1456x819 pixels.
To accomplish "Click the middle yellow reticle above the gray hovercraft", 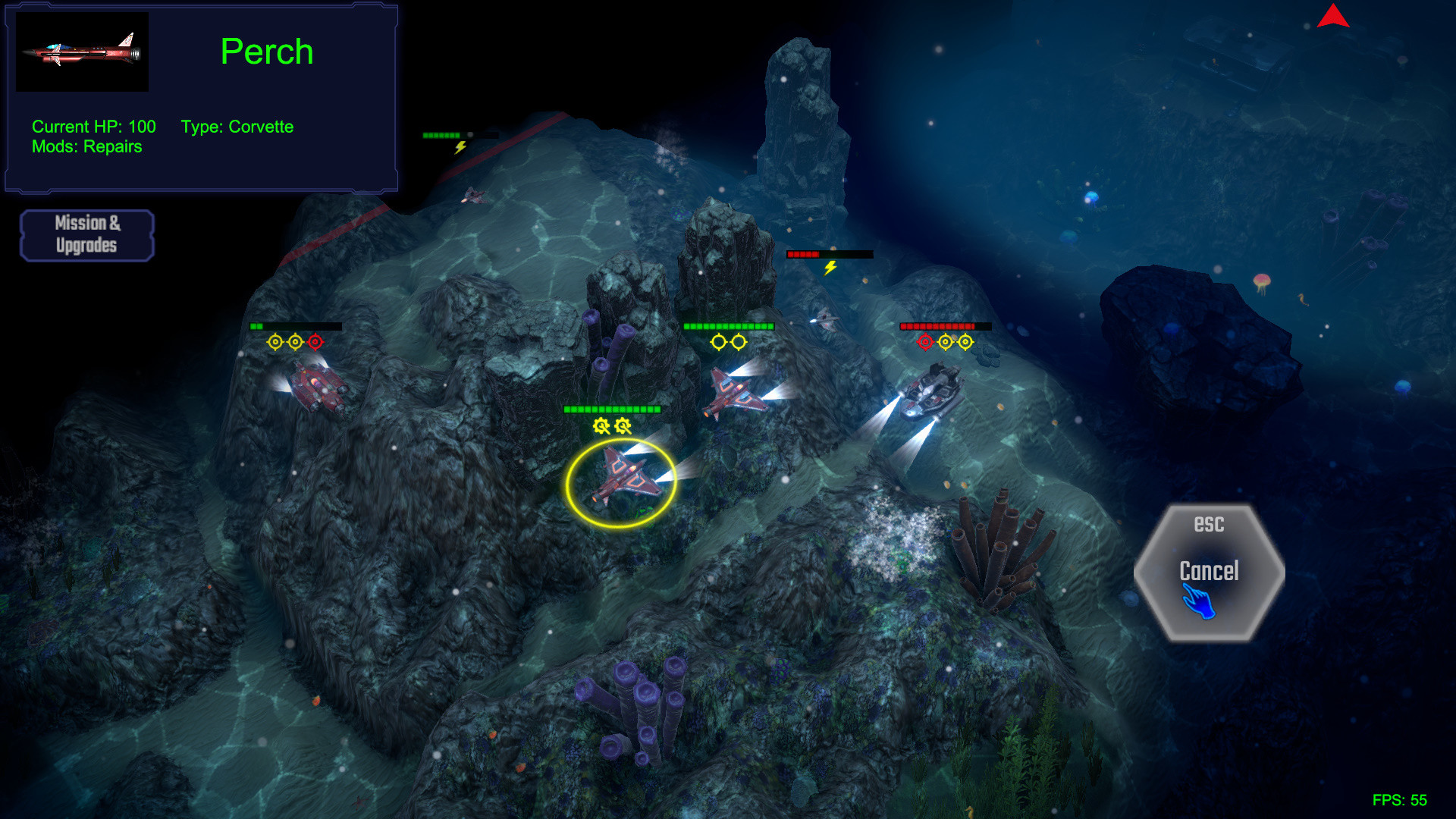I will 945,341.
